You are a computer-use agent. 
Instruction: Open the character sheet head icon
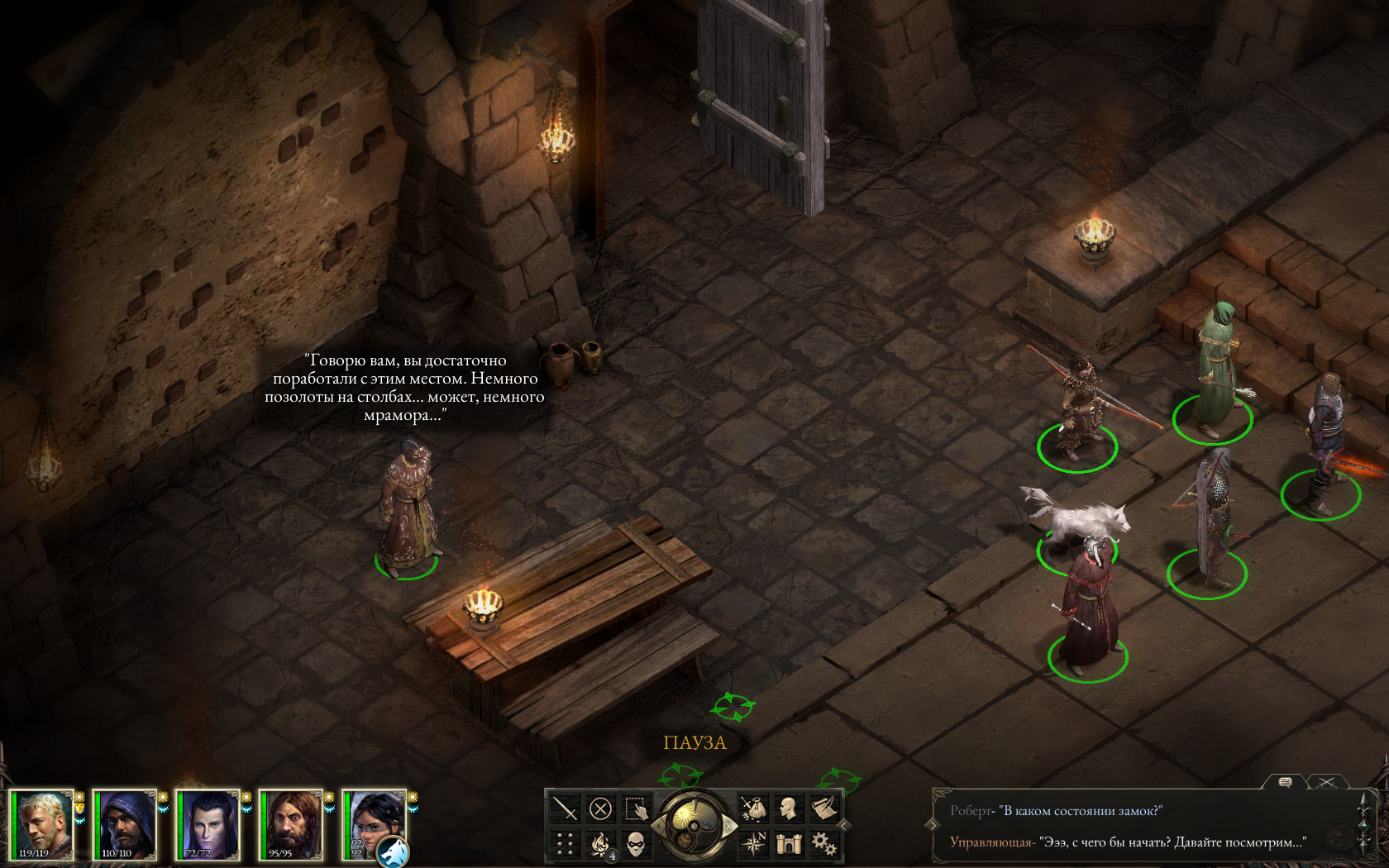tap(788, 808)
